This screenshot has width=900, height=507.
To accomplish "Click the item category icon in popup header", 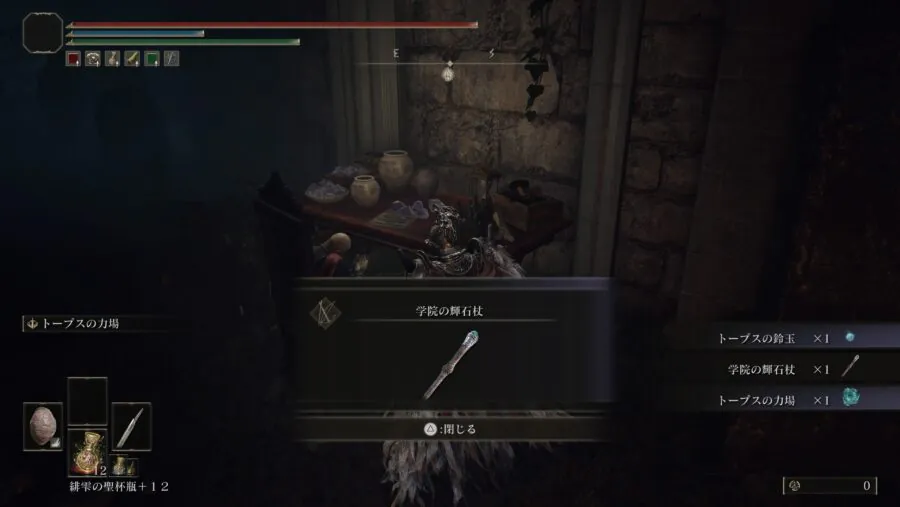I will point(324,312).
